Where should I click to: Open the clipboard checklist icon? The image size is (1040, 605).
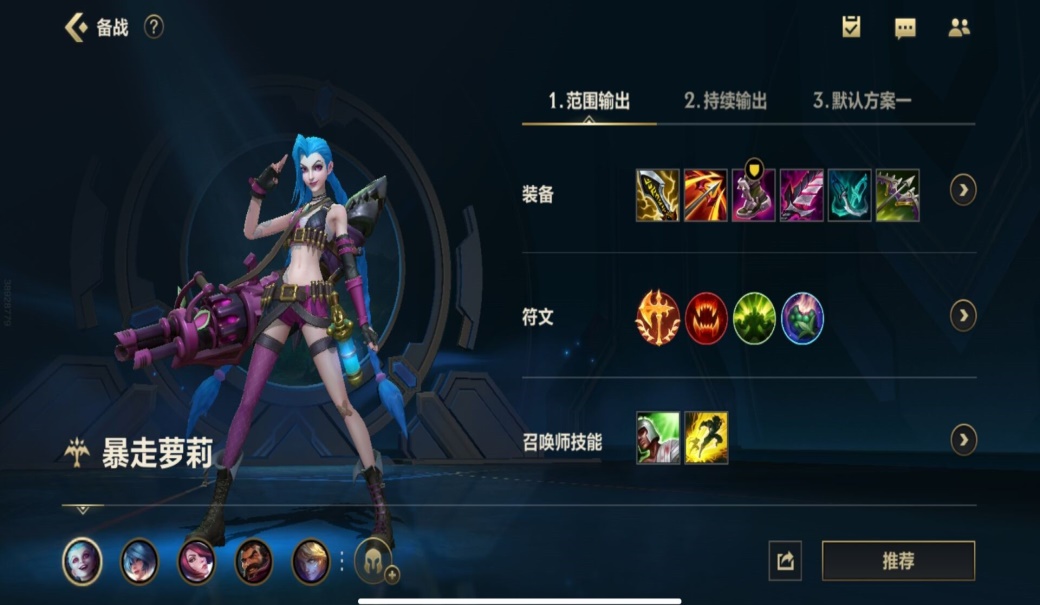(x=851, y=27)
